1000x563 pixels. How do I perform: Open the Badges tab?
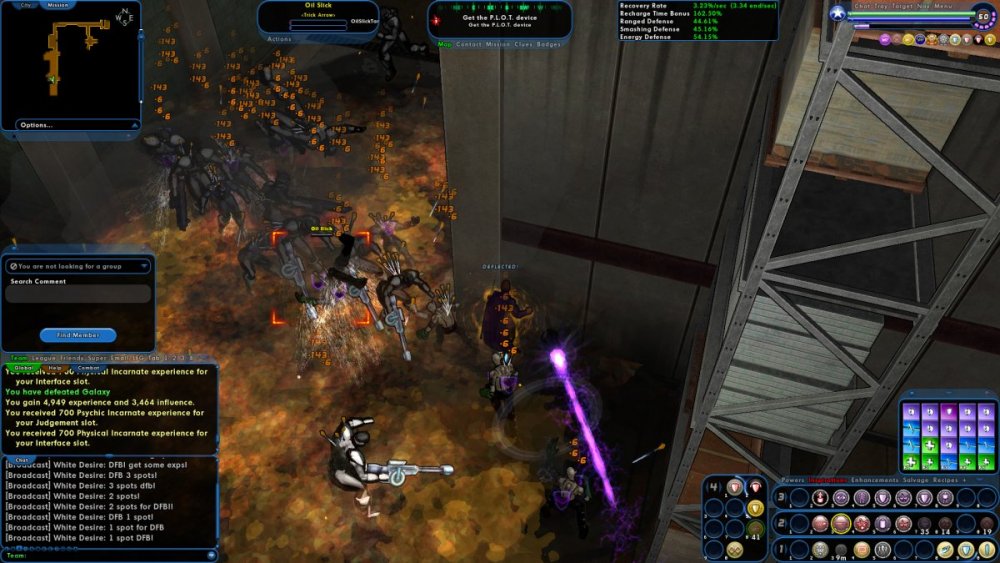coord(549,44)
